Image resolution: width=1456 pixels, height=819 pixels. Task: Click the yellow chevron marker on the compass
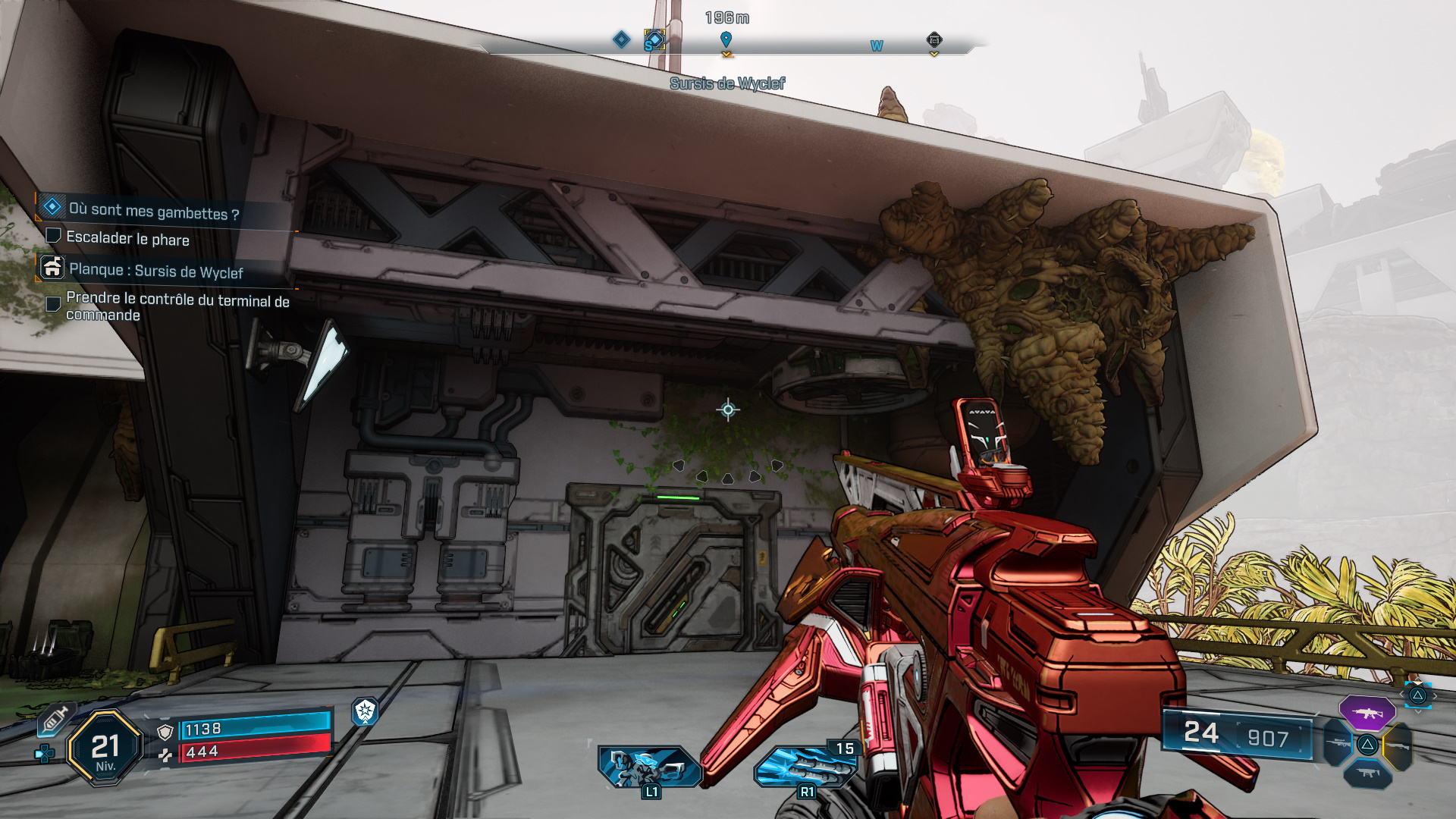(x=728, y=54)
